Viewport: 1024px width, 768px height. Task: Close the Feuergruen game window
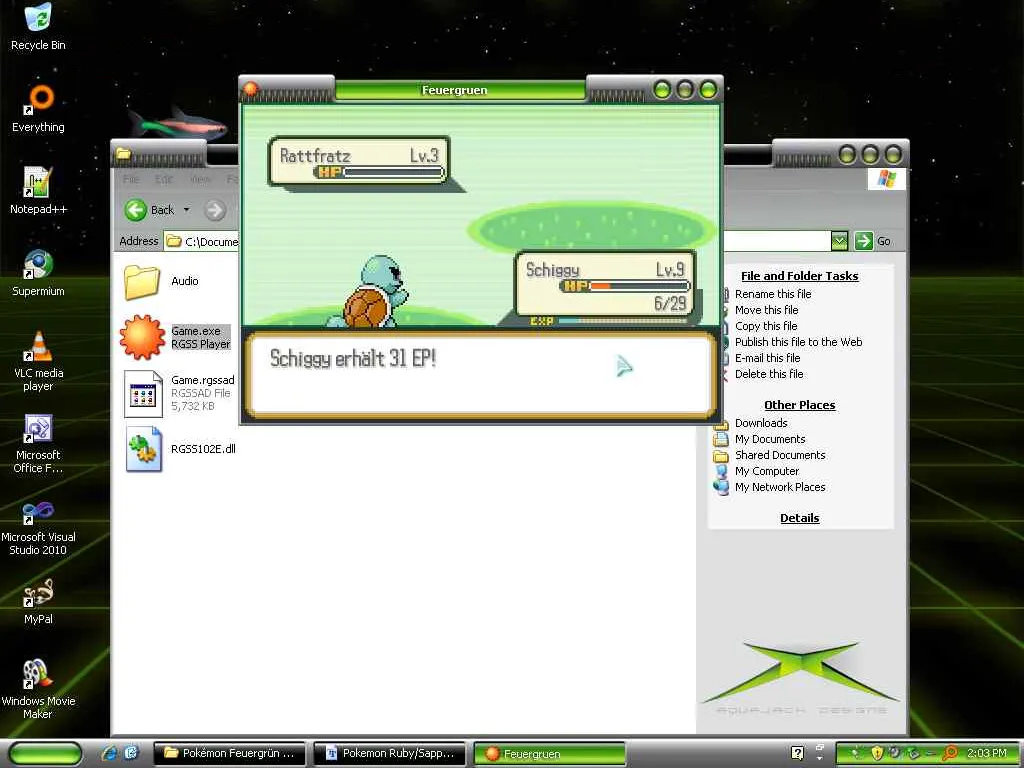tap(708, 90)
